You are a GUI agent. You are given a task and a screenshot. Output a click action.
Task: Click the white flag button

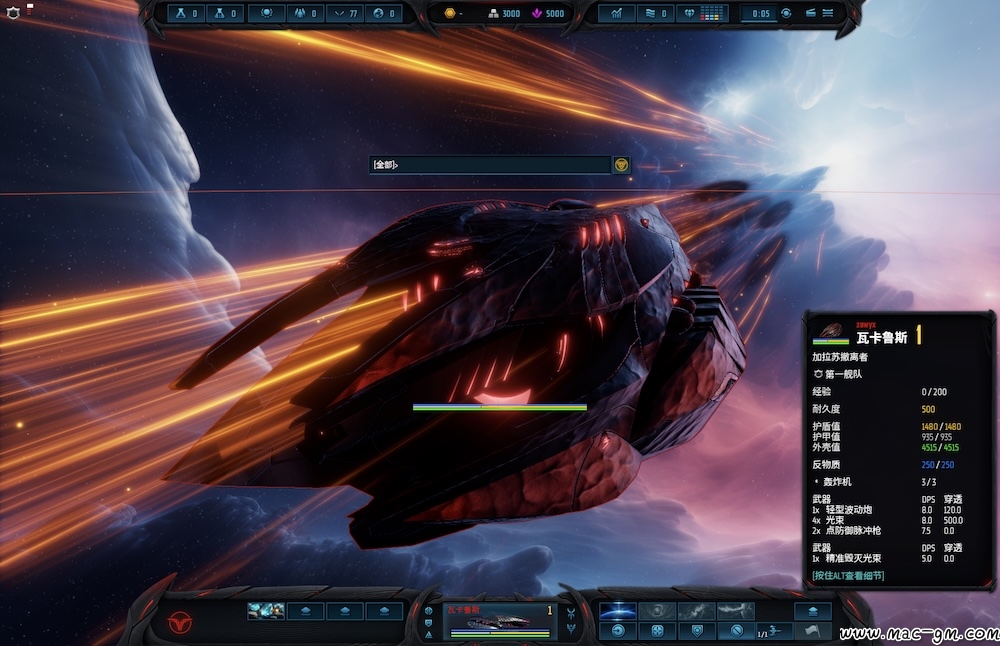812,631
